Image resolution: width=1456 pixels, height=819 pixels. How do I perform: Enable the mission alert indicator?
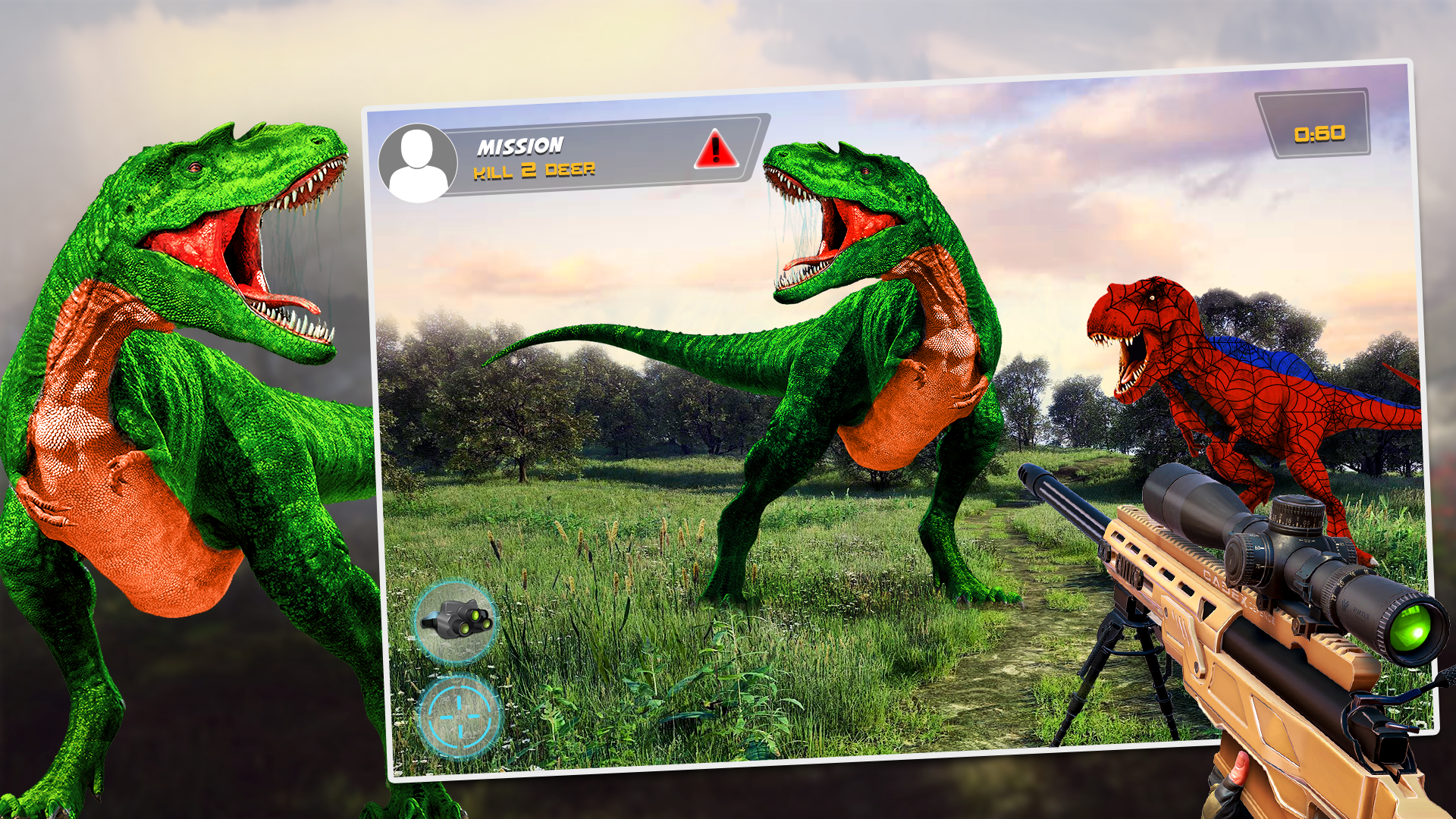(x=714, y=151)
